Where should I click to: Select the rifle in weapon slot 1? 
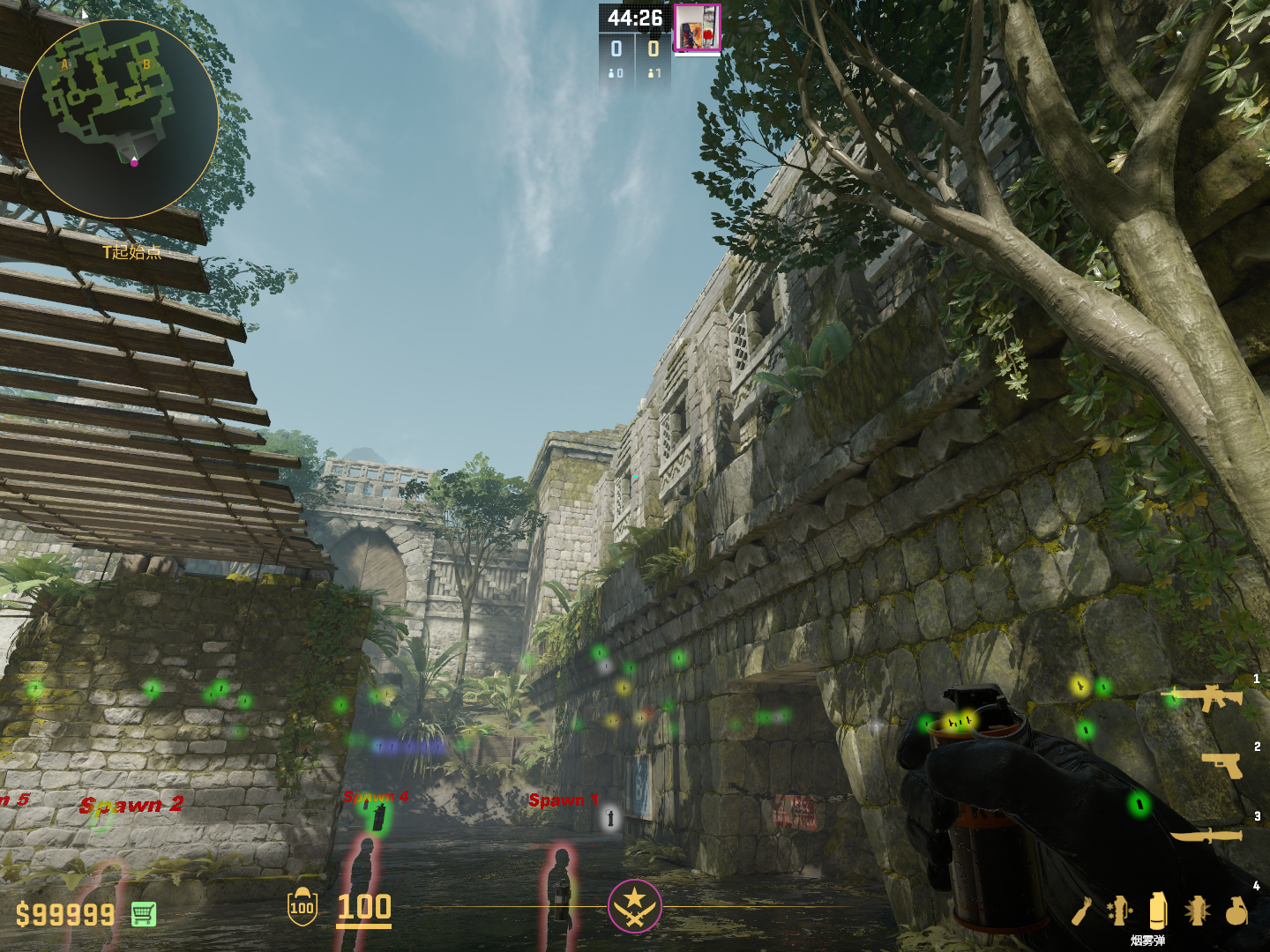point(1205,698)
